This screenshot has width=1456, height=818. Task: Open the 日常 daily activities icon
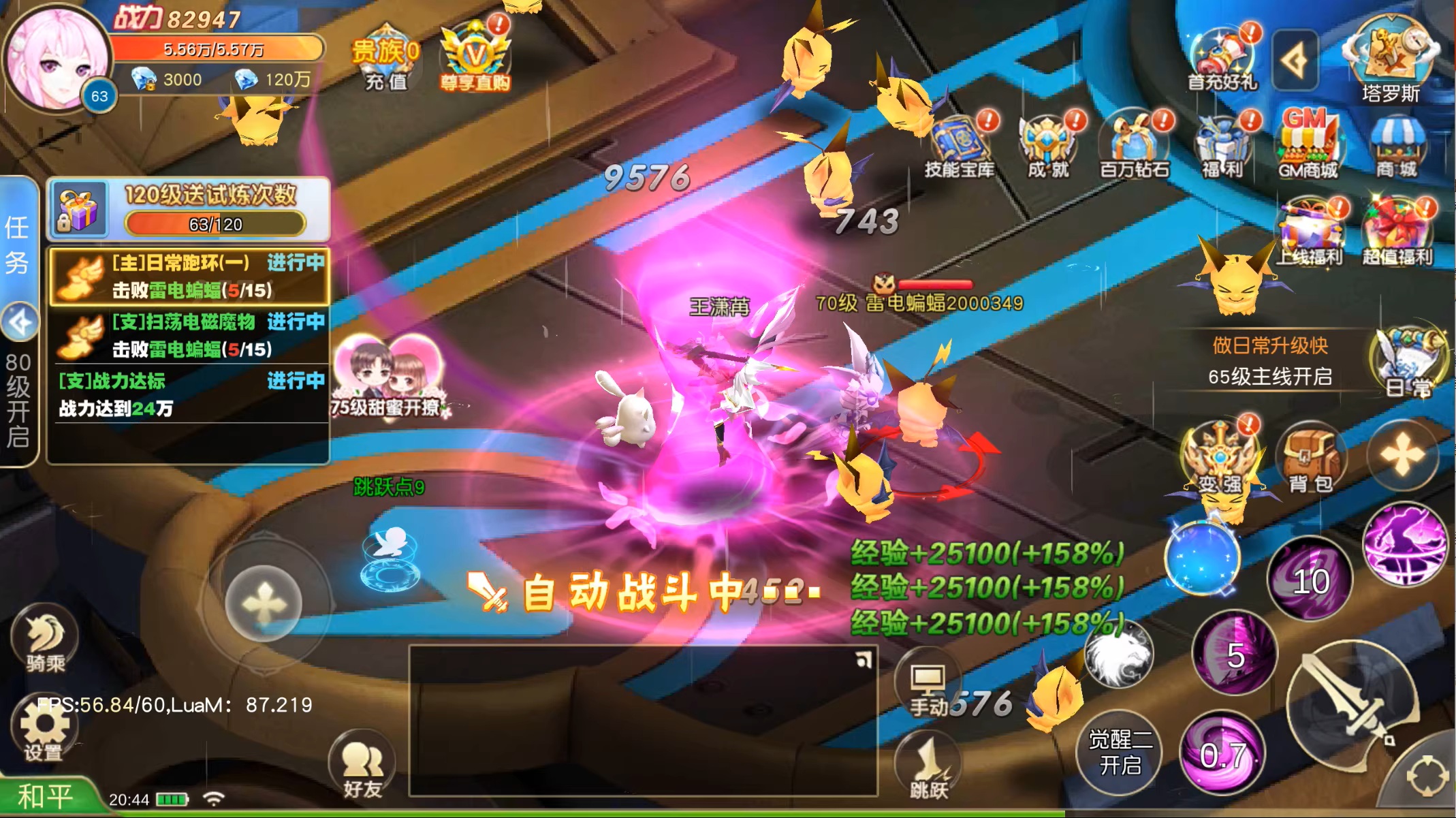pos(1408,362)
